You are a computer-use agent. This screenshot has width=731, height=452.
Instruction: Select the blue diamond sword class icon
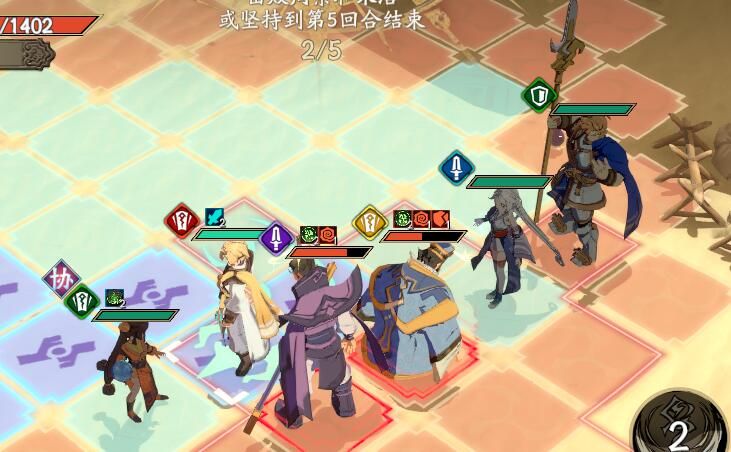pos(457,167)
